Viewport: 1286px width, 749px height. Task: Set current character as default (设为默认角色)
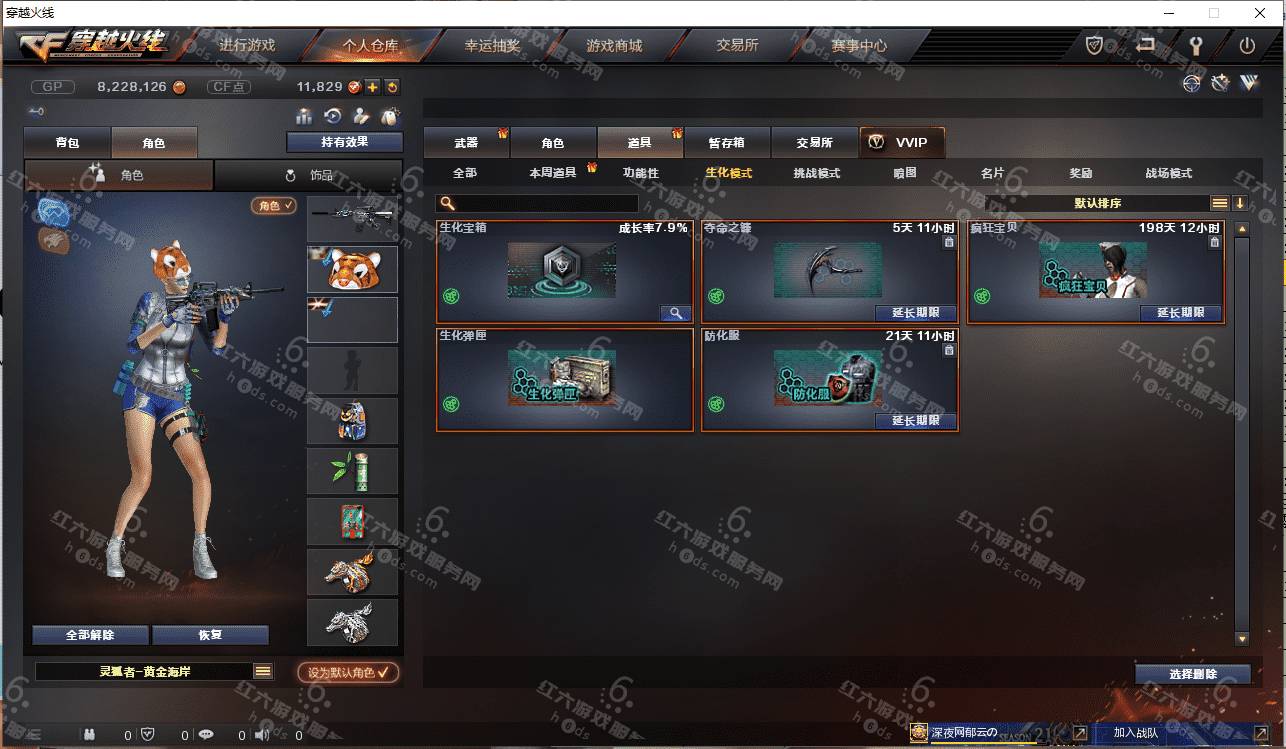tap(348, 673)
